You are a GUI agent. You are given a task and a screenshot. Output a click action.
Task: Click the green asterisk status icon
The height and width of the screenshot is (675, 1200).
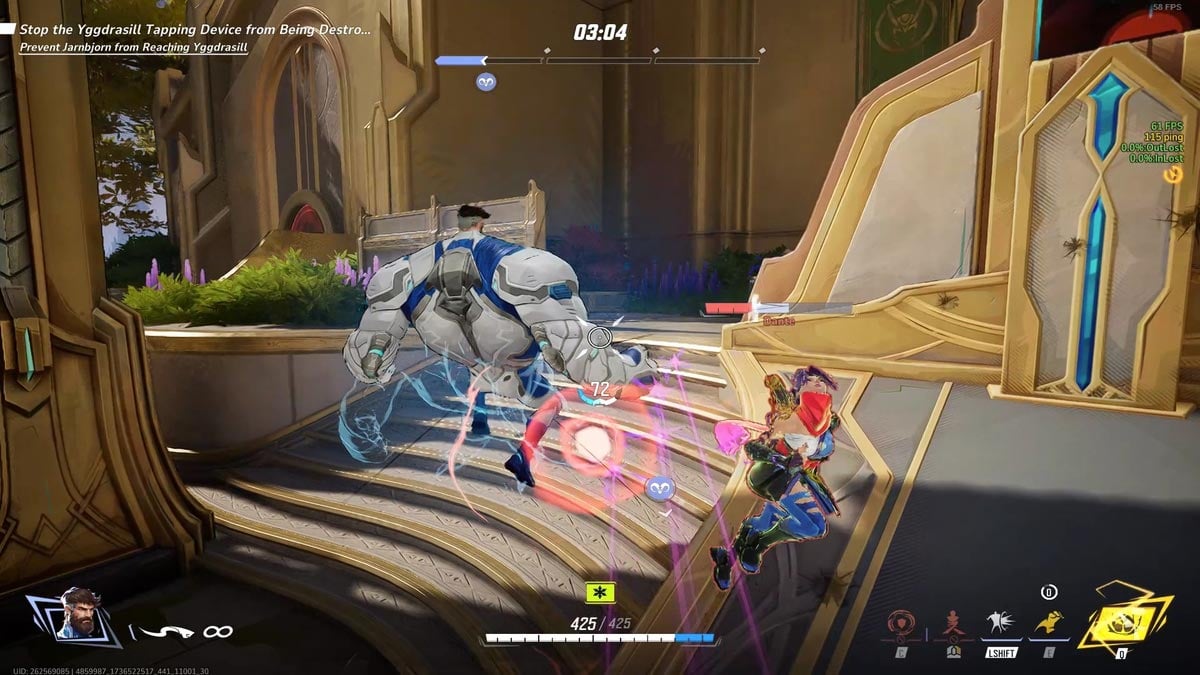coord(600,593)
